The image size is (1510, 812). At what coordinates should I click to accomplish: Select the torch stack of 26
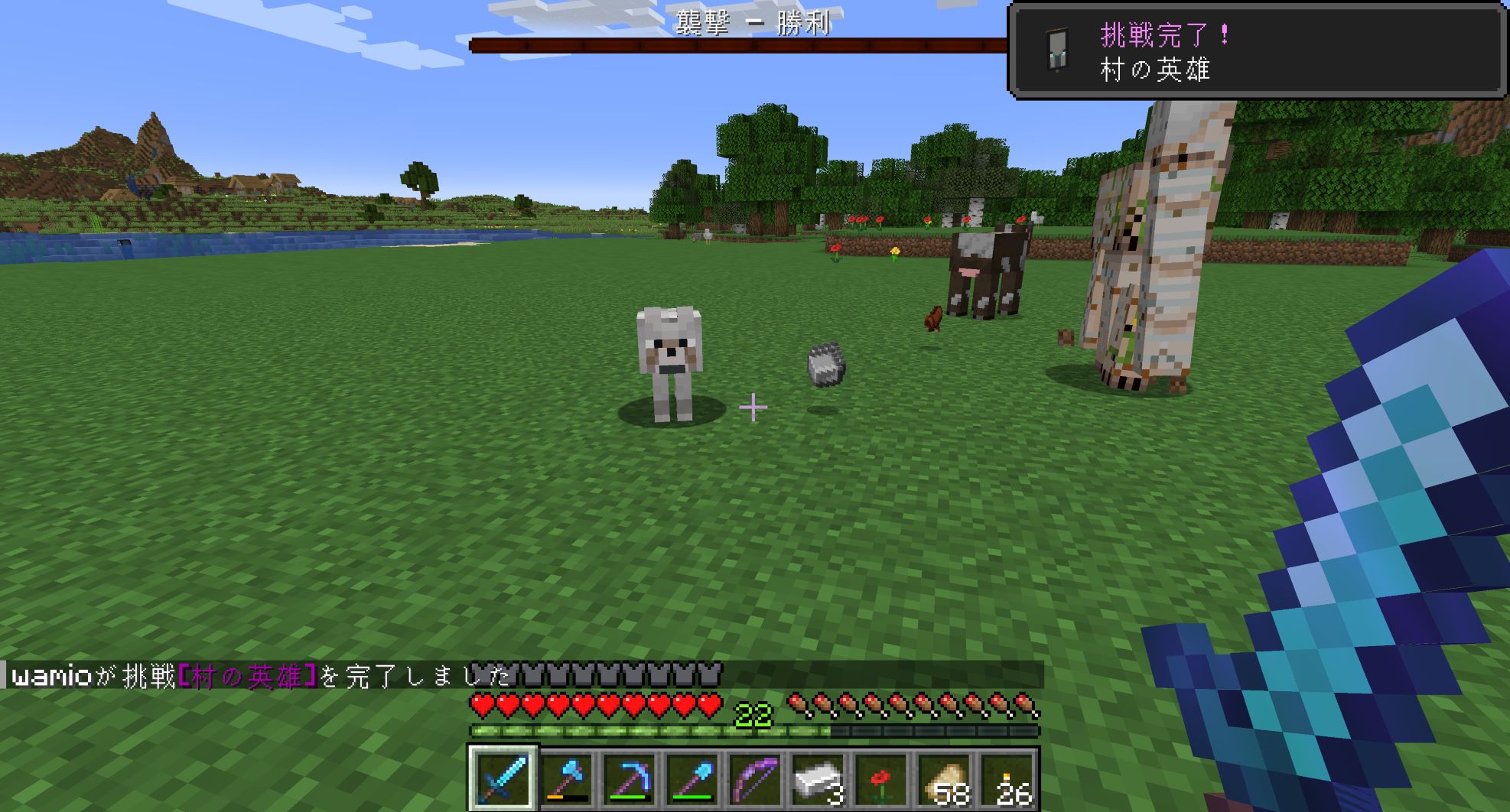[1008, 778]
